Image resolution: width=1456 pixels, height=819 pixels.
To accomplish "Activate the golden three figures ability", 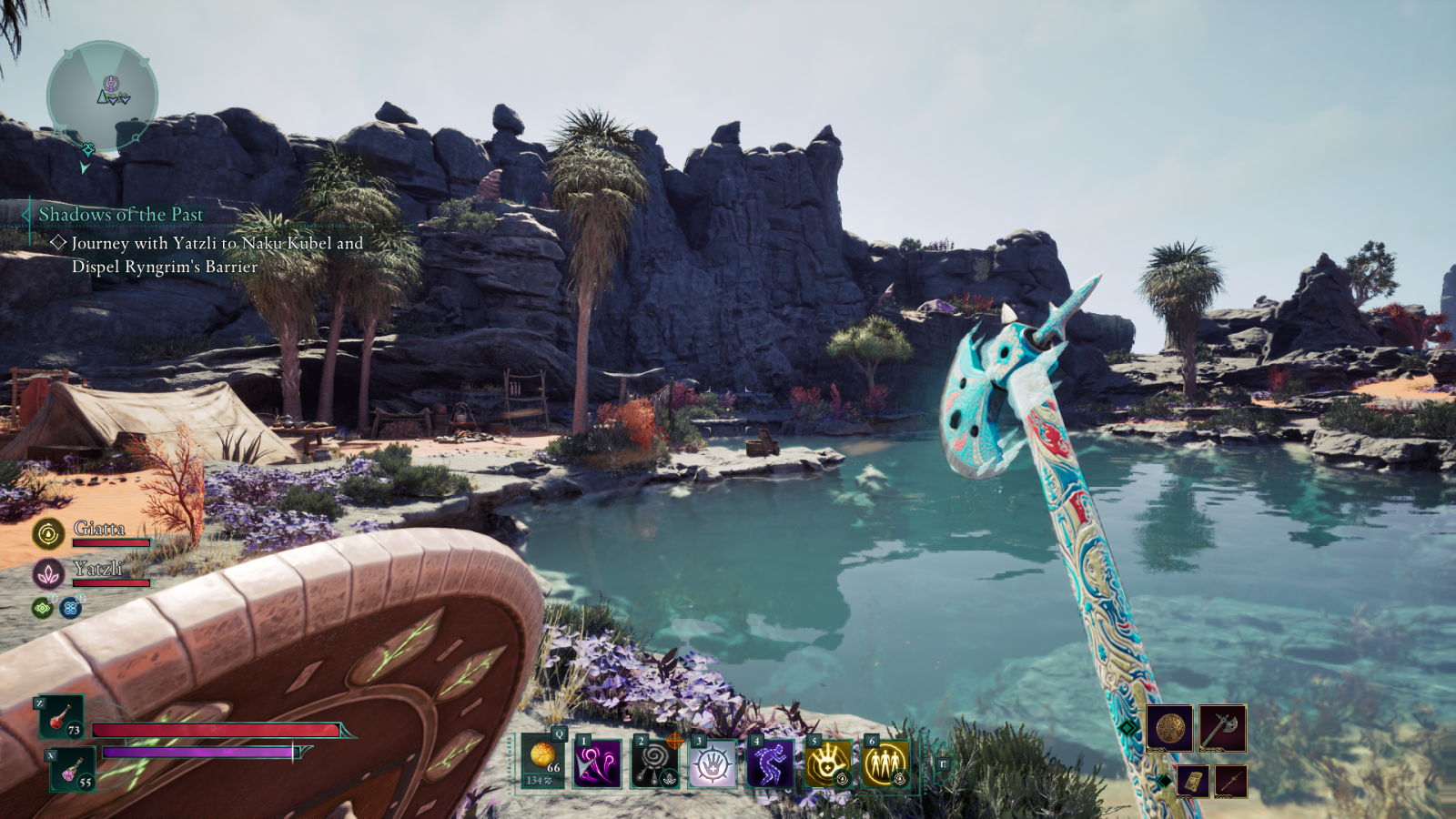I will click(x=885, y=763).
